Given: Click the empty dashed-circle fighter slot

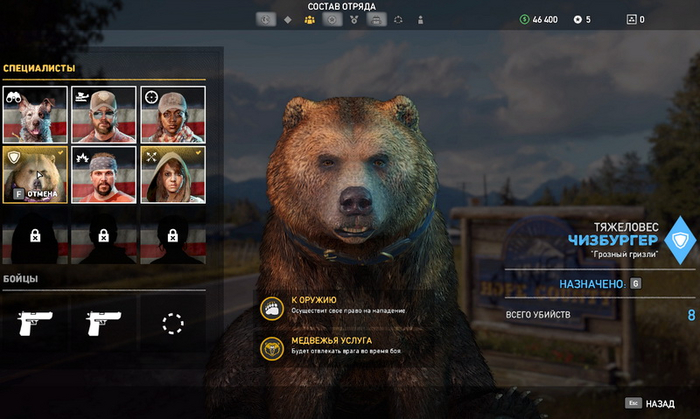Looking at the screenshot, I should click(173, 322).
